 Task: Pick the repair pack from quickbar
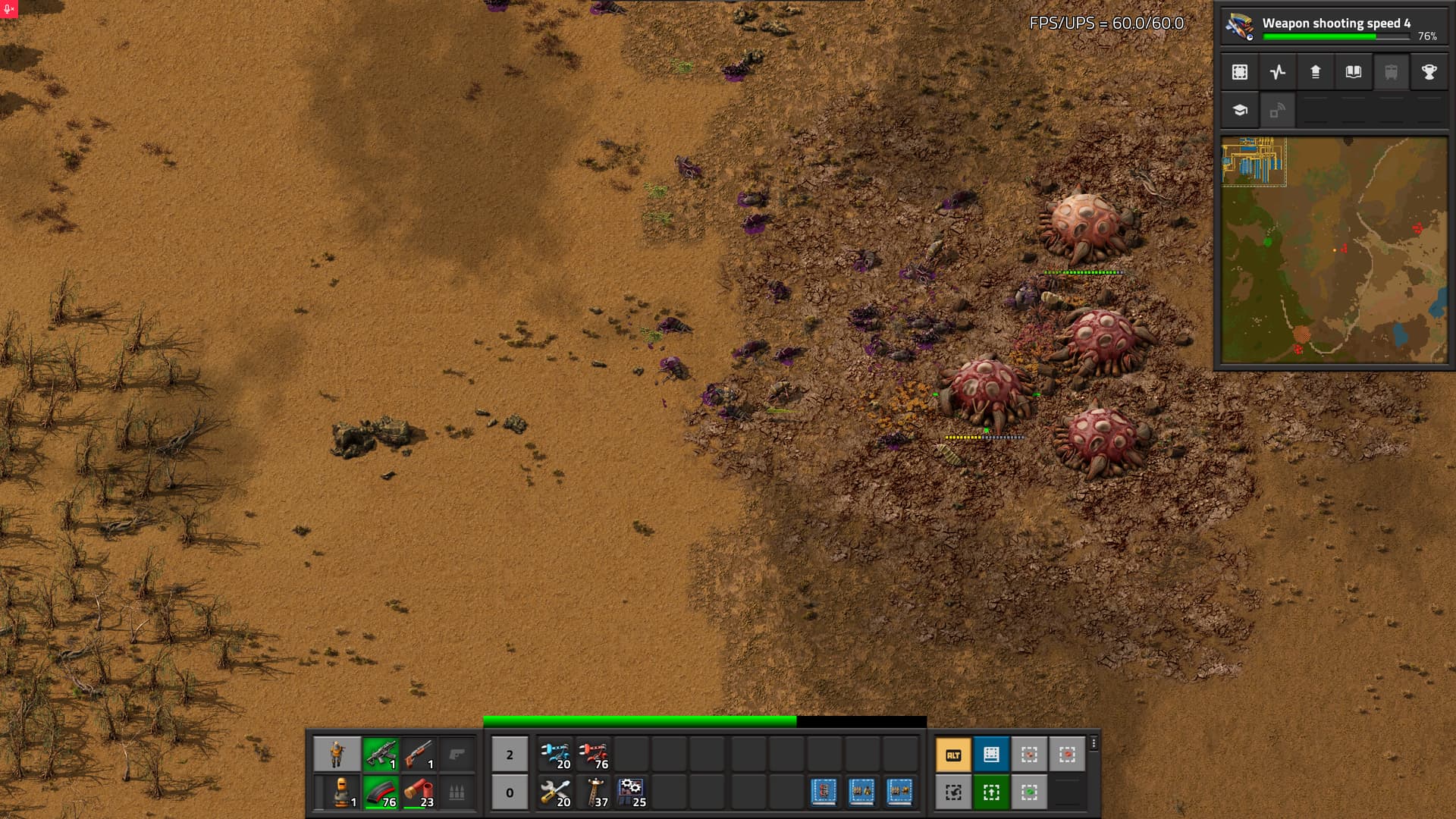click(555, 792)
